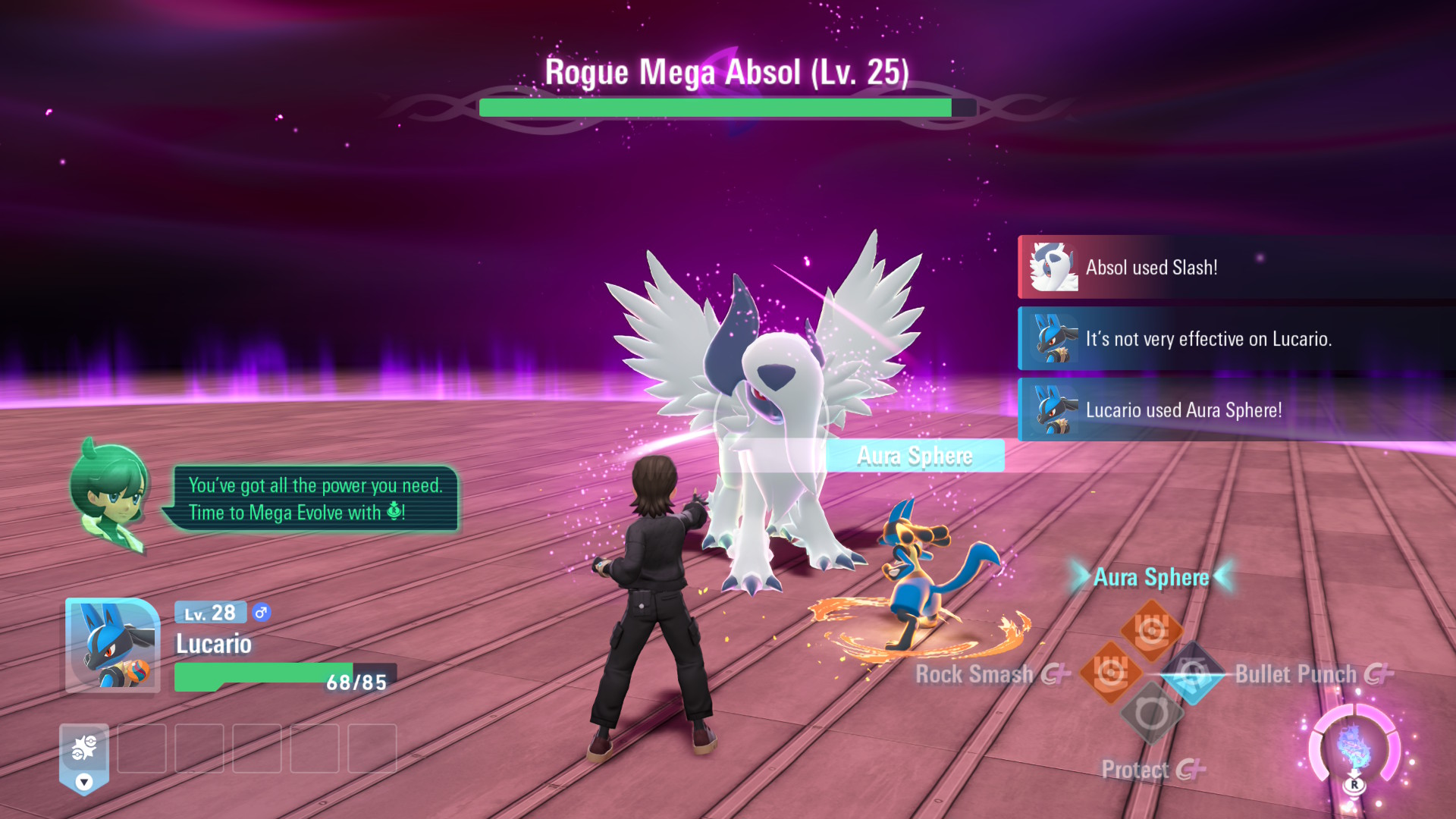Viewport: 1456px width, 819px height.
Task: Expand the Poké Ball badge with down arrow
Action: (x=84, y=759)
